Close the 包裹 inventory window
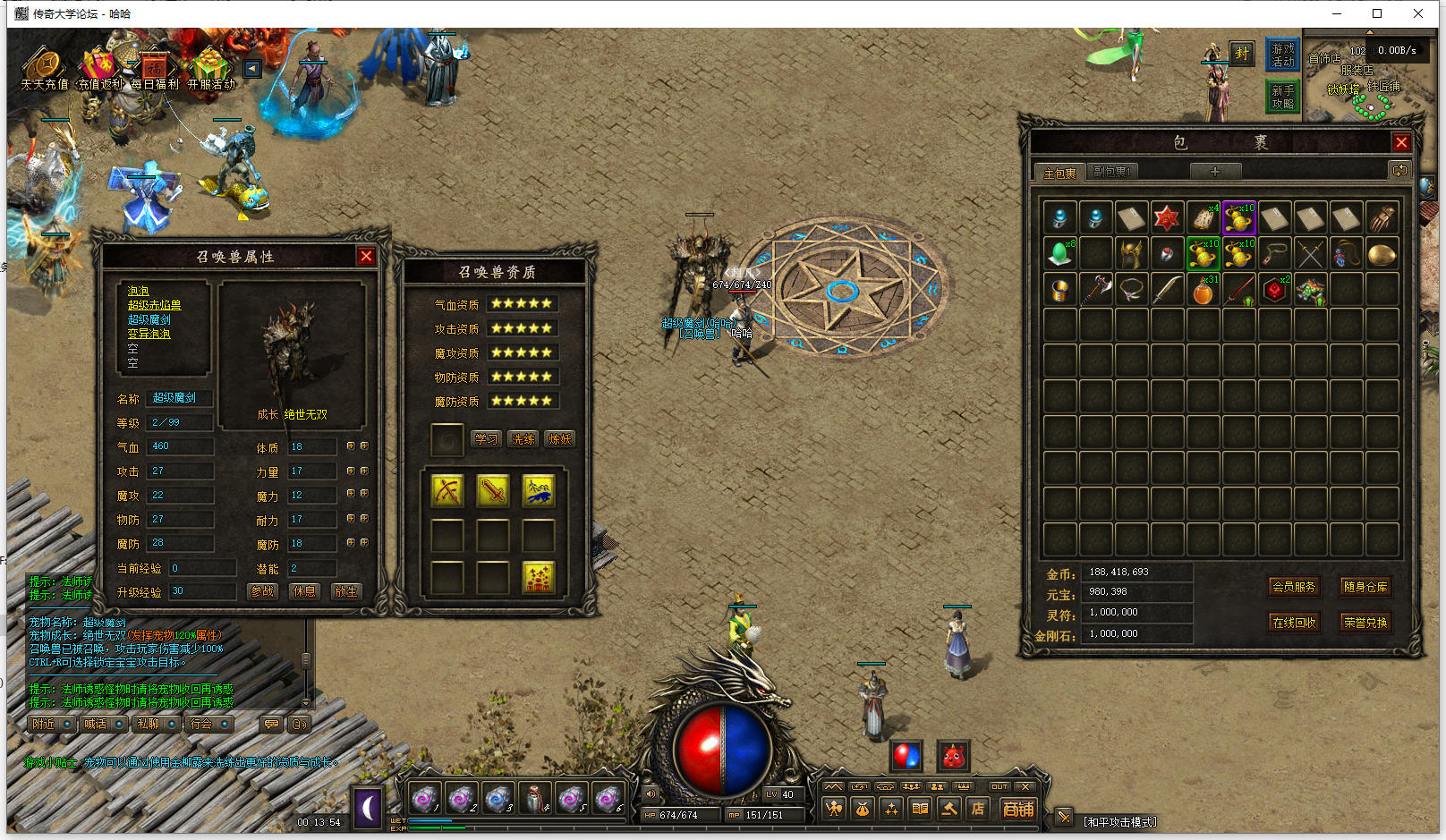The image size is (1446, 840). 1401,142
